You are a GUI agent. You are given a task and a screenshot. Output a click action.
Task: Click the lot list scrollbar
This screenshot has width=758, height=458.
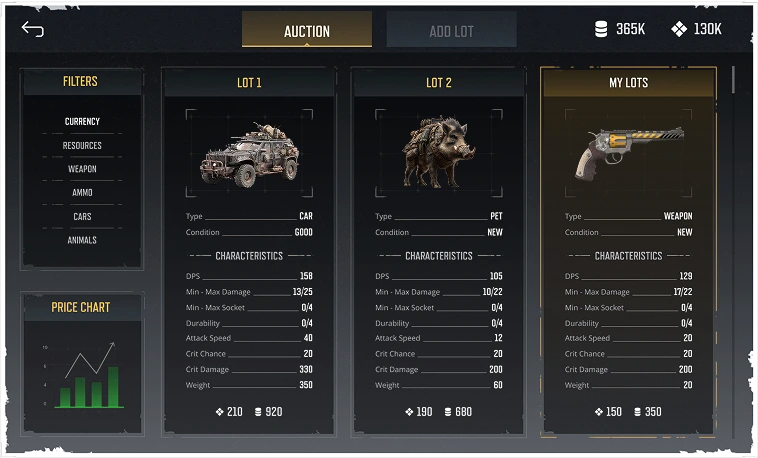tap(735, 80)
